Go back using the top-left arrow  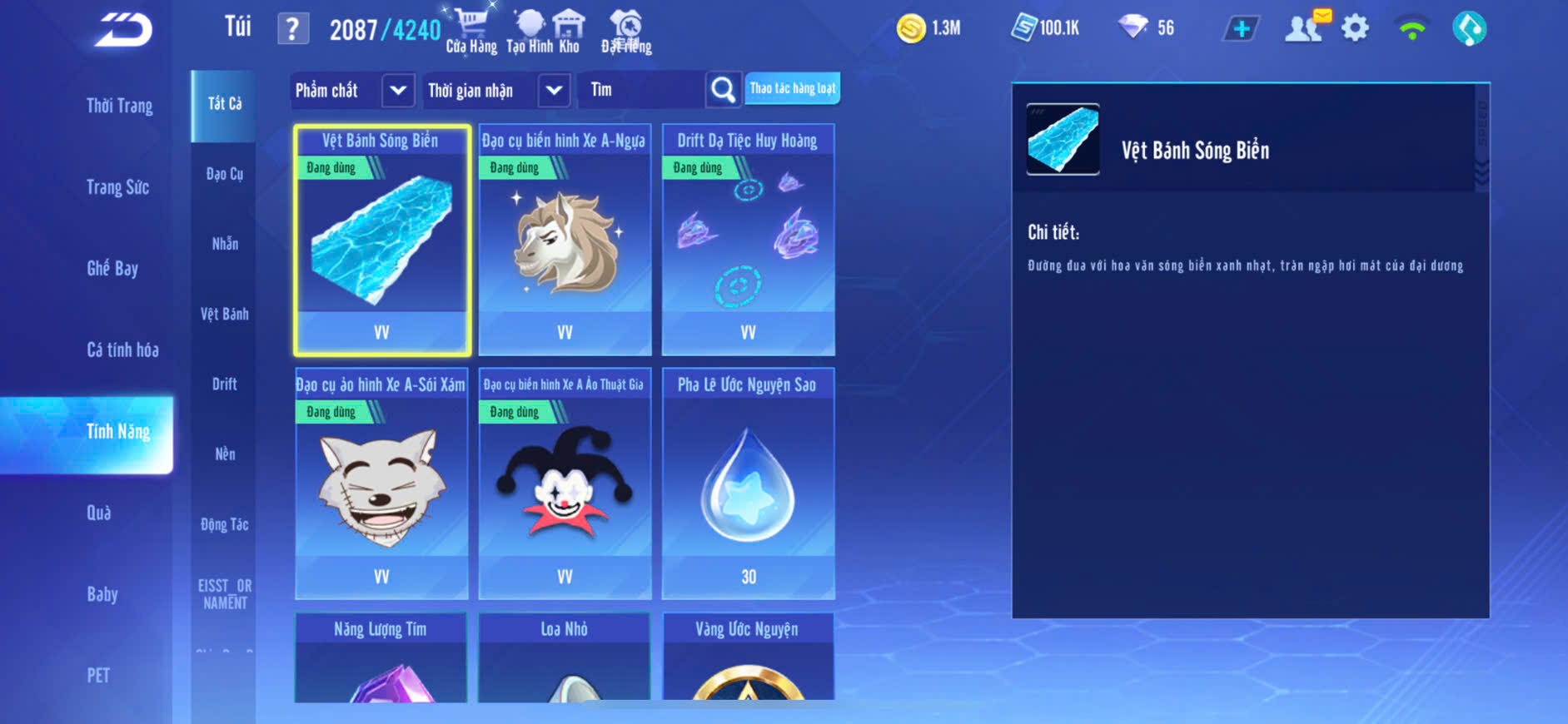[123, 30]
